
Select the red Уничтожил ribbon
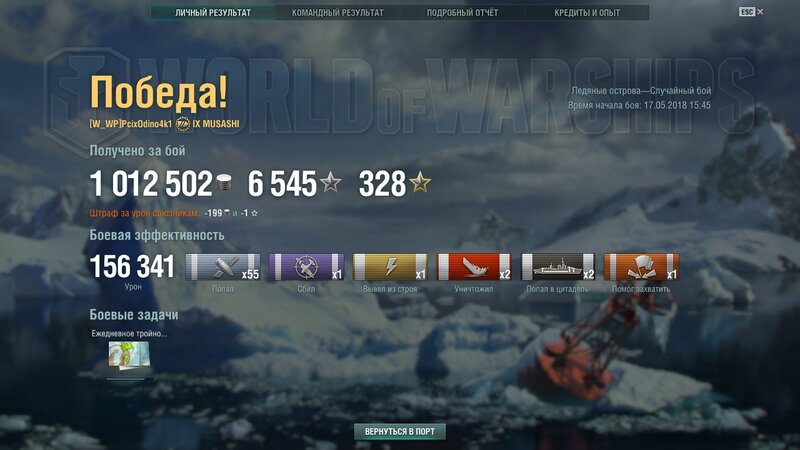pos(474,267)
